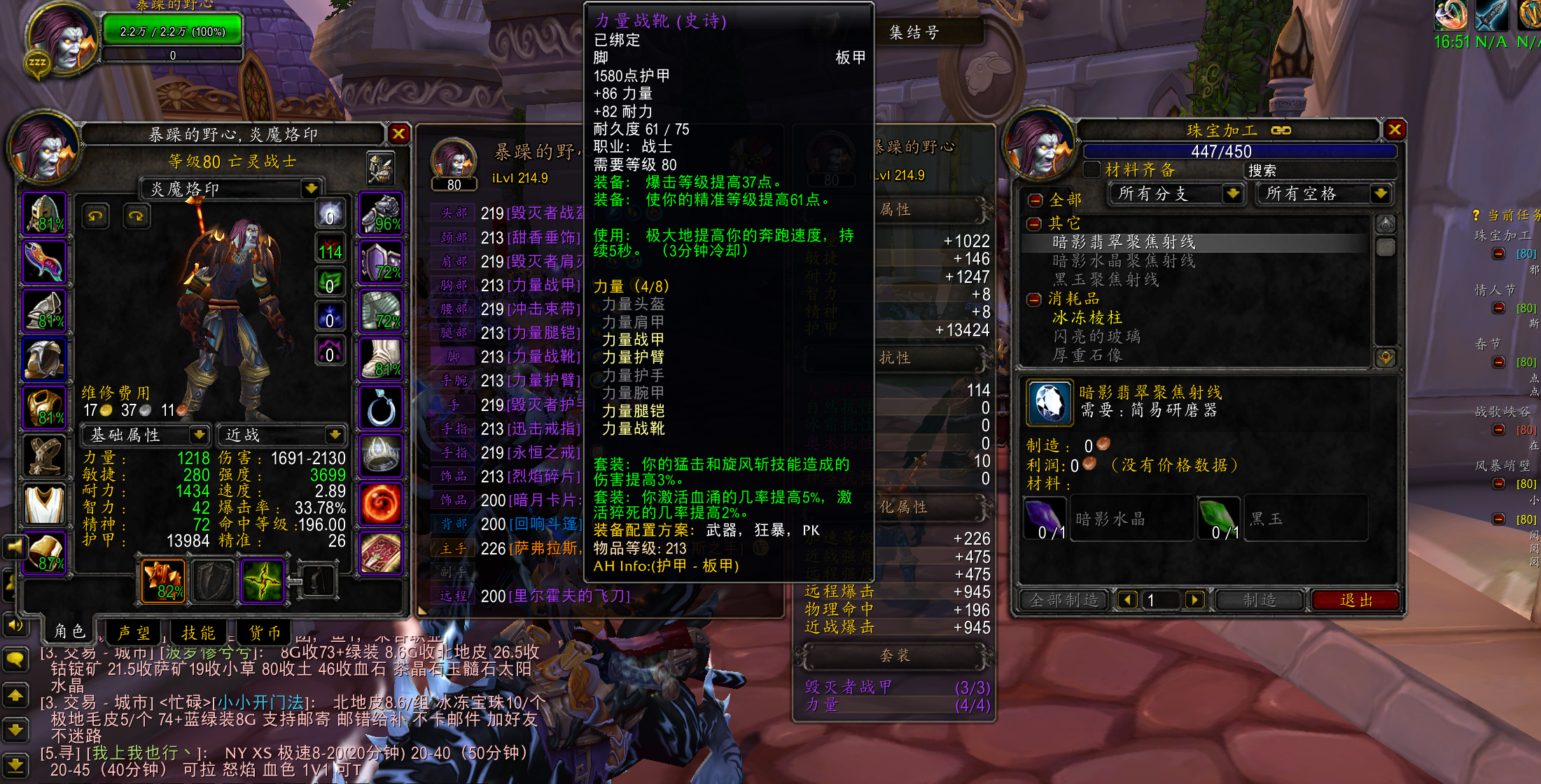Open the all slots dropdown
Viewport: 1541px width, 784px height.
[x=1380, y=193]
